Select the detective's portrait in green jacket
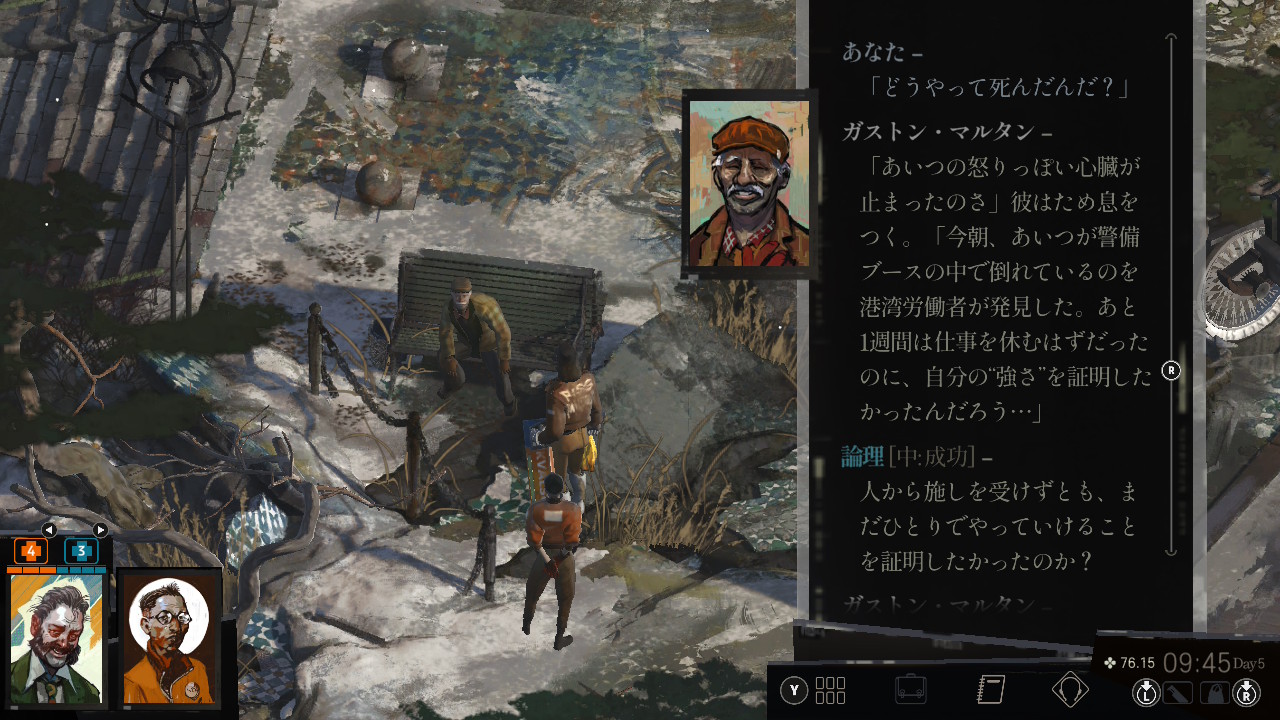Screen dimensions: 1280x720 click(56, 638)
